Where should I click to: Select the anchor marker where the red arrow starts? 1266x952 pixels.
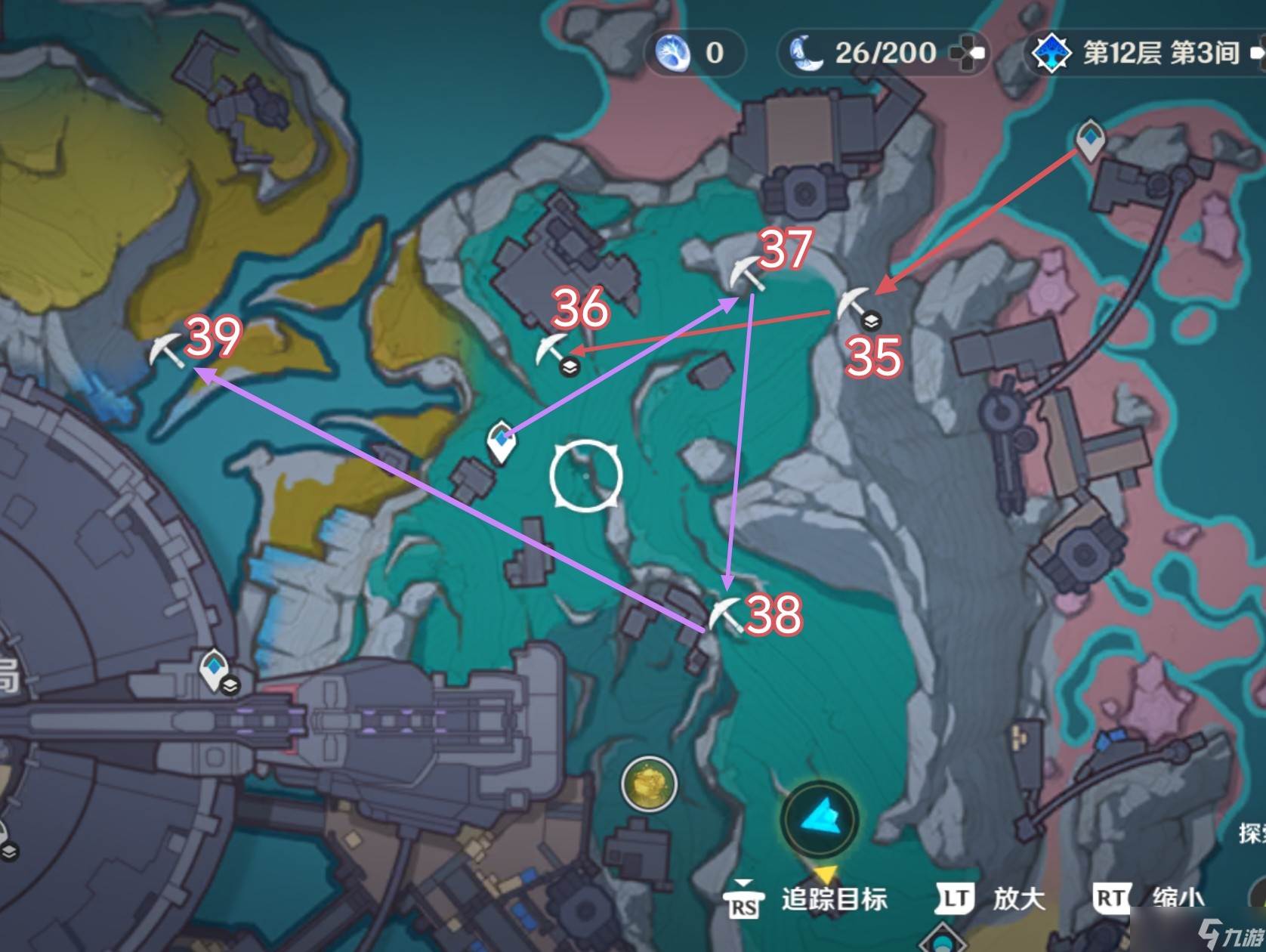(x=1089, y=139)
